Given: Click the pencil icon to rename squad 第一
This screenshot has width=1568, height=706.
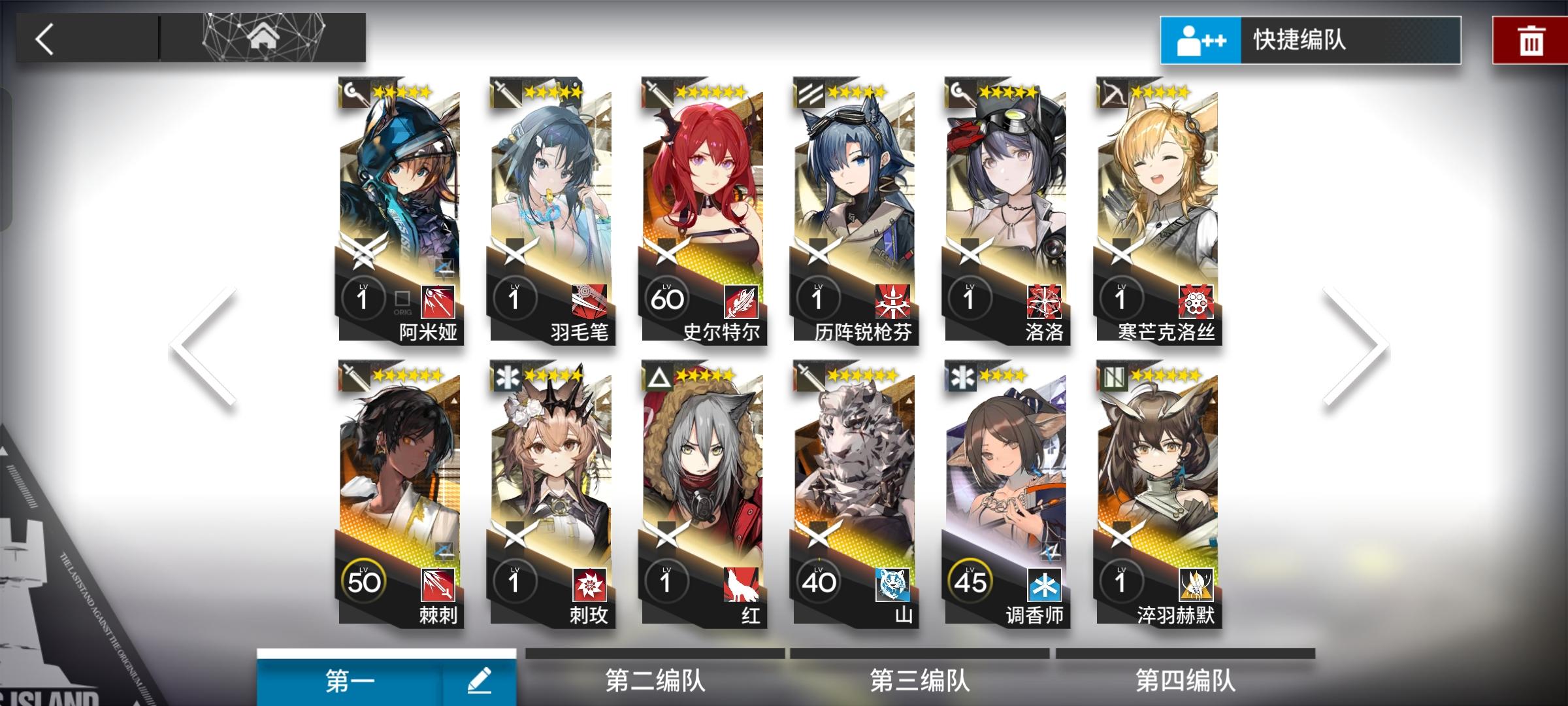Looking at the screenshot, I should (482, 680).
